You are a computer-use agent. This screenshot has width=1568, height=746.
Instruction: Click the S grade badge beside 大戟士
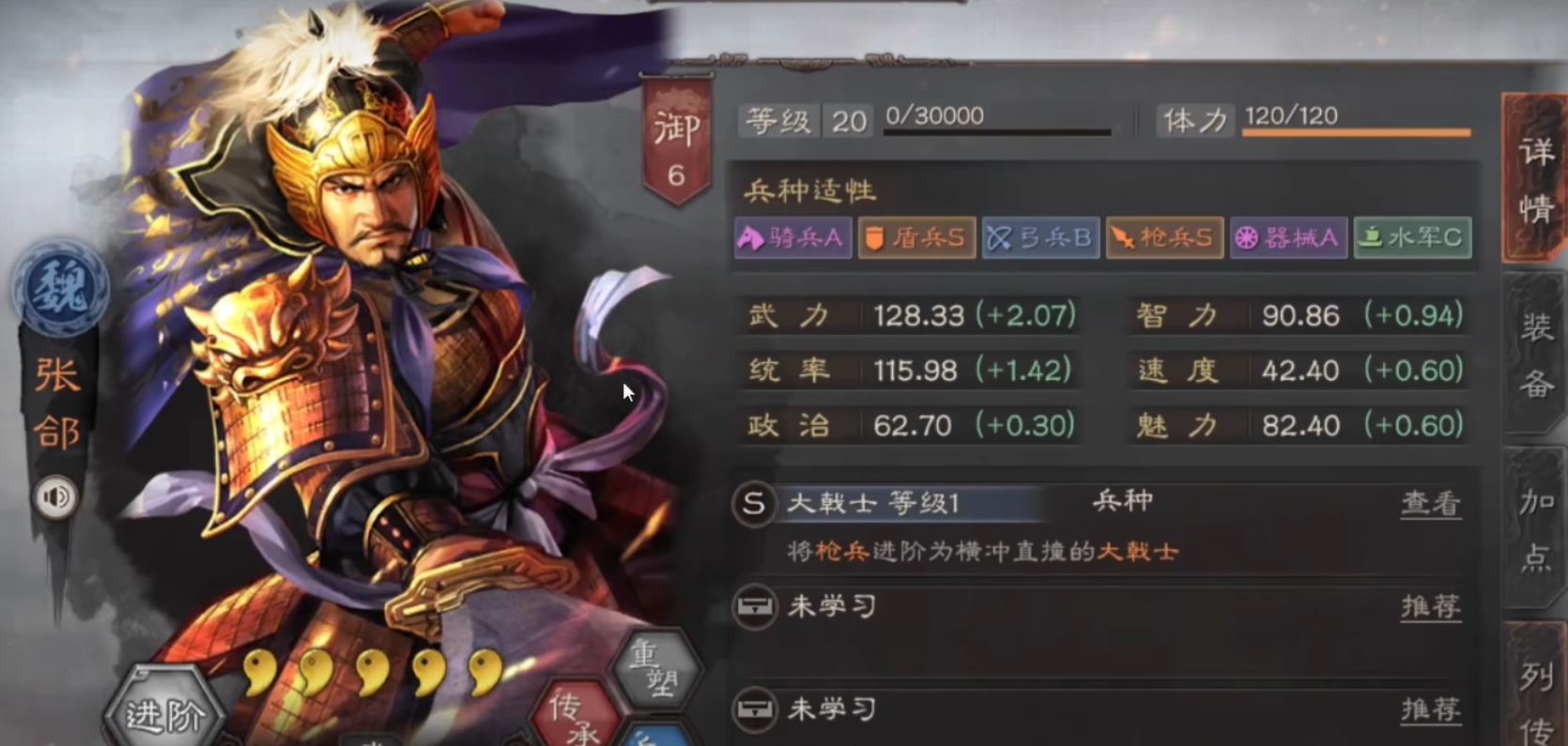coord(754,504)
